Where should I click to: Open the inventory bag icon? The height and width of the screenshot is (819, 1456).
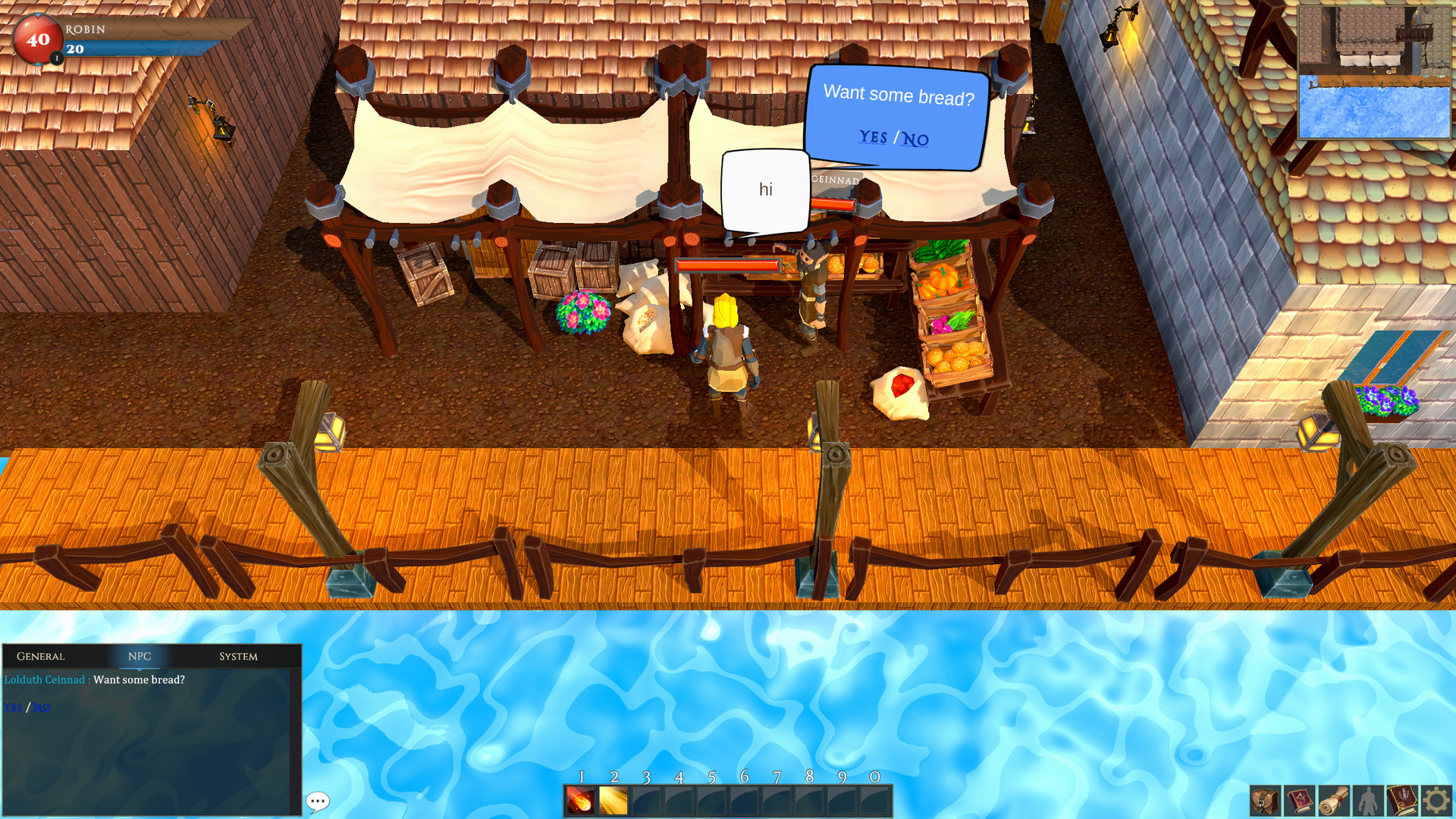1264,799
